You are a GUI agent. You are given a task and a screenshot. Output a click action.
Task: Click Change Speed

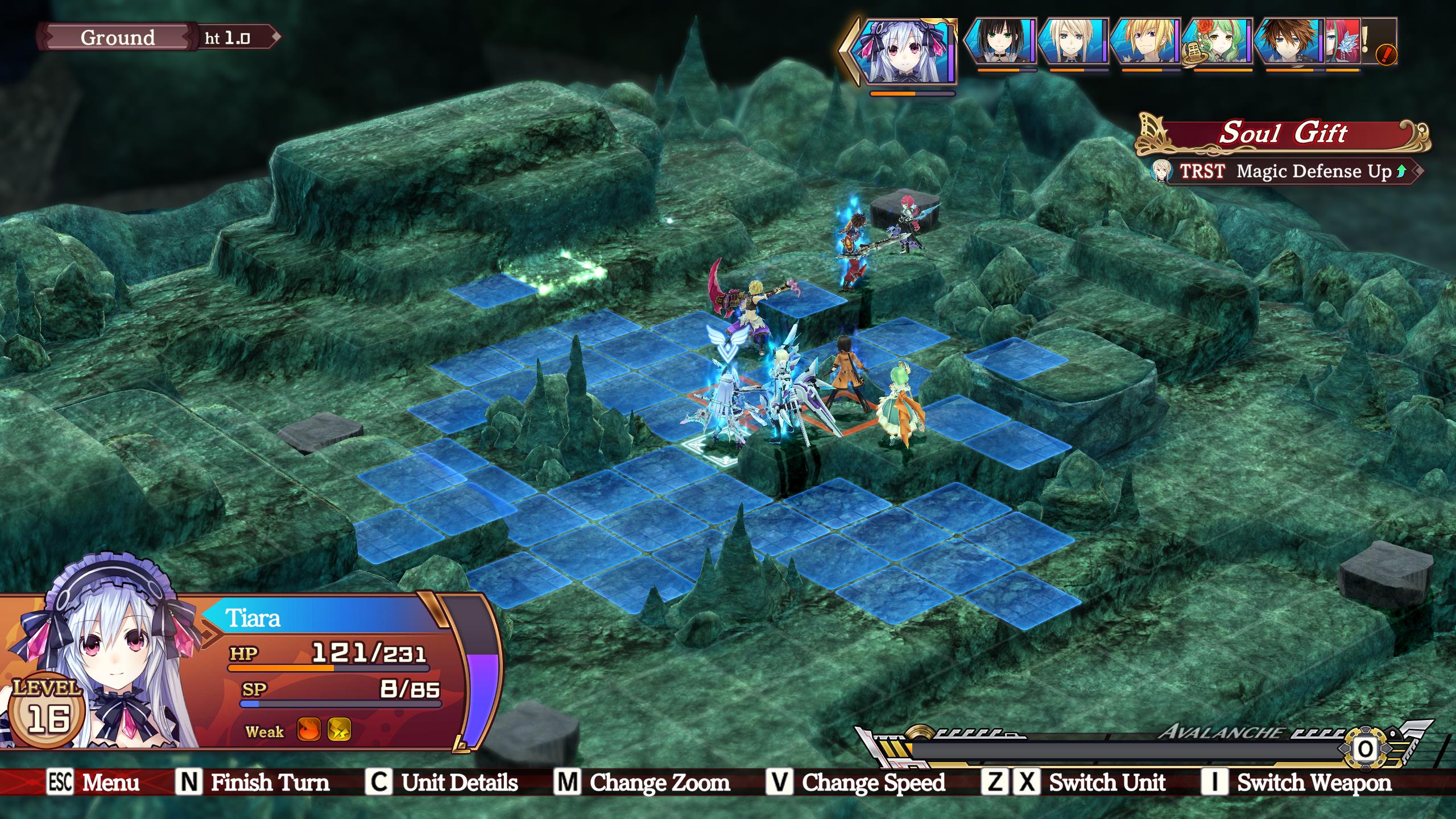(856, 783)
